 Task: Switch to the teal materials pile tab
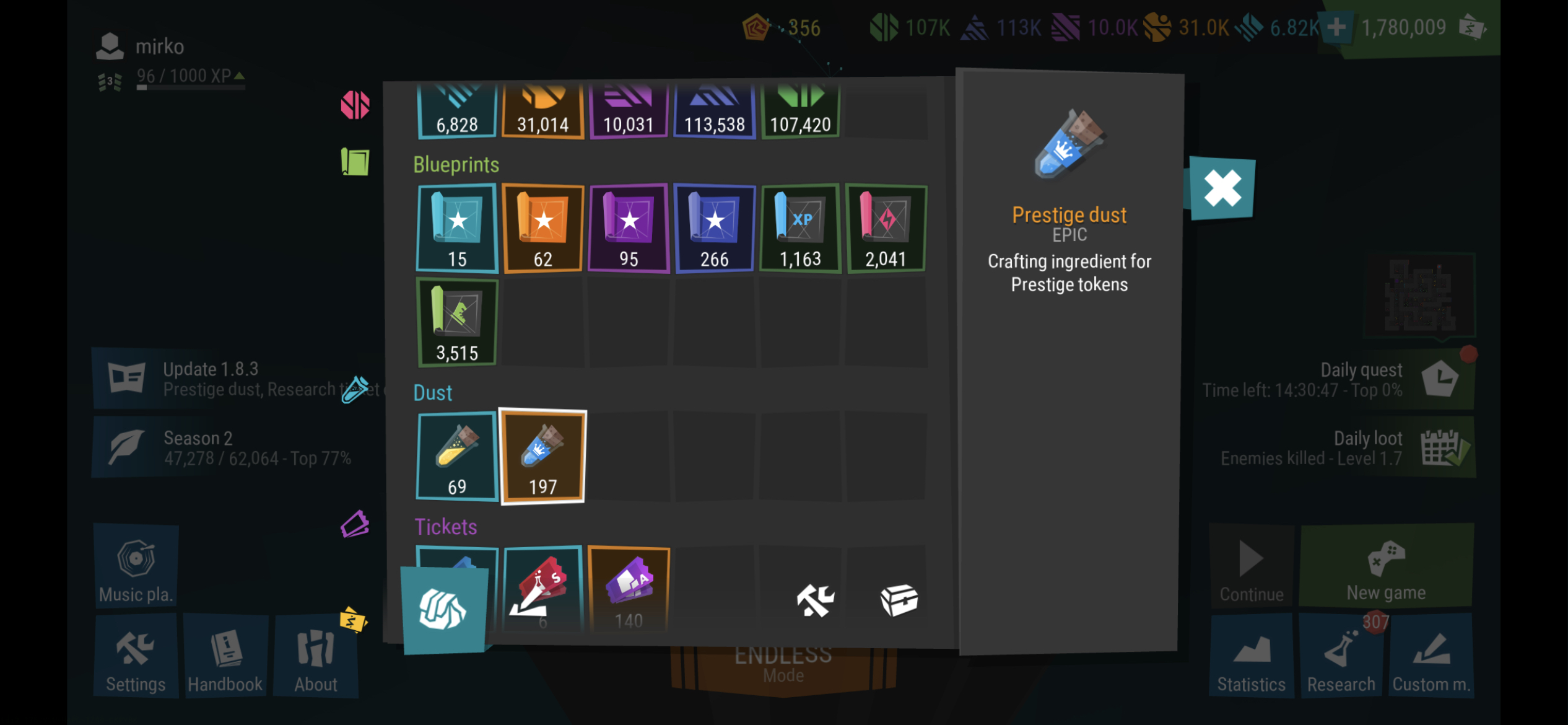443,609
